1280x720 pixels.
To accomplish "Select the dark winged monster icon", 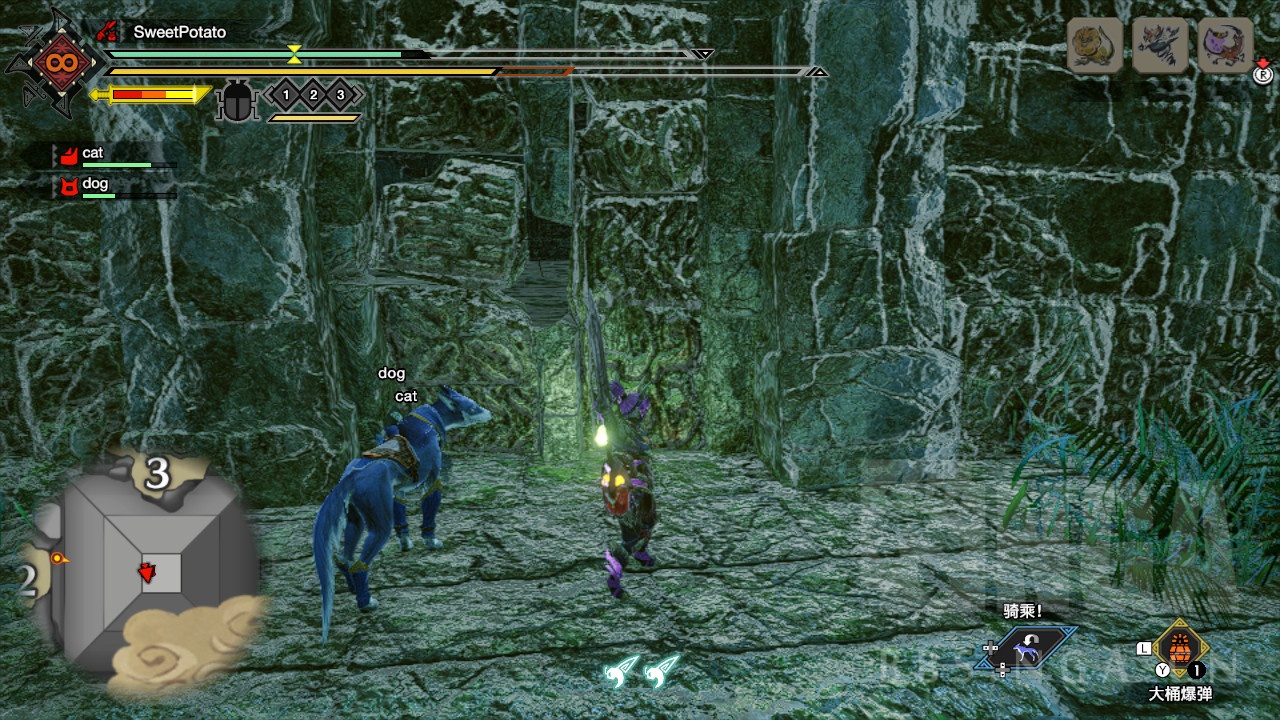I will (1160, 45).
